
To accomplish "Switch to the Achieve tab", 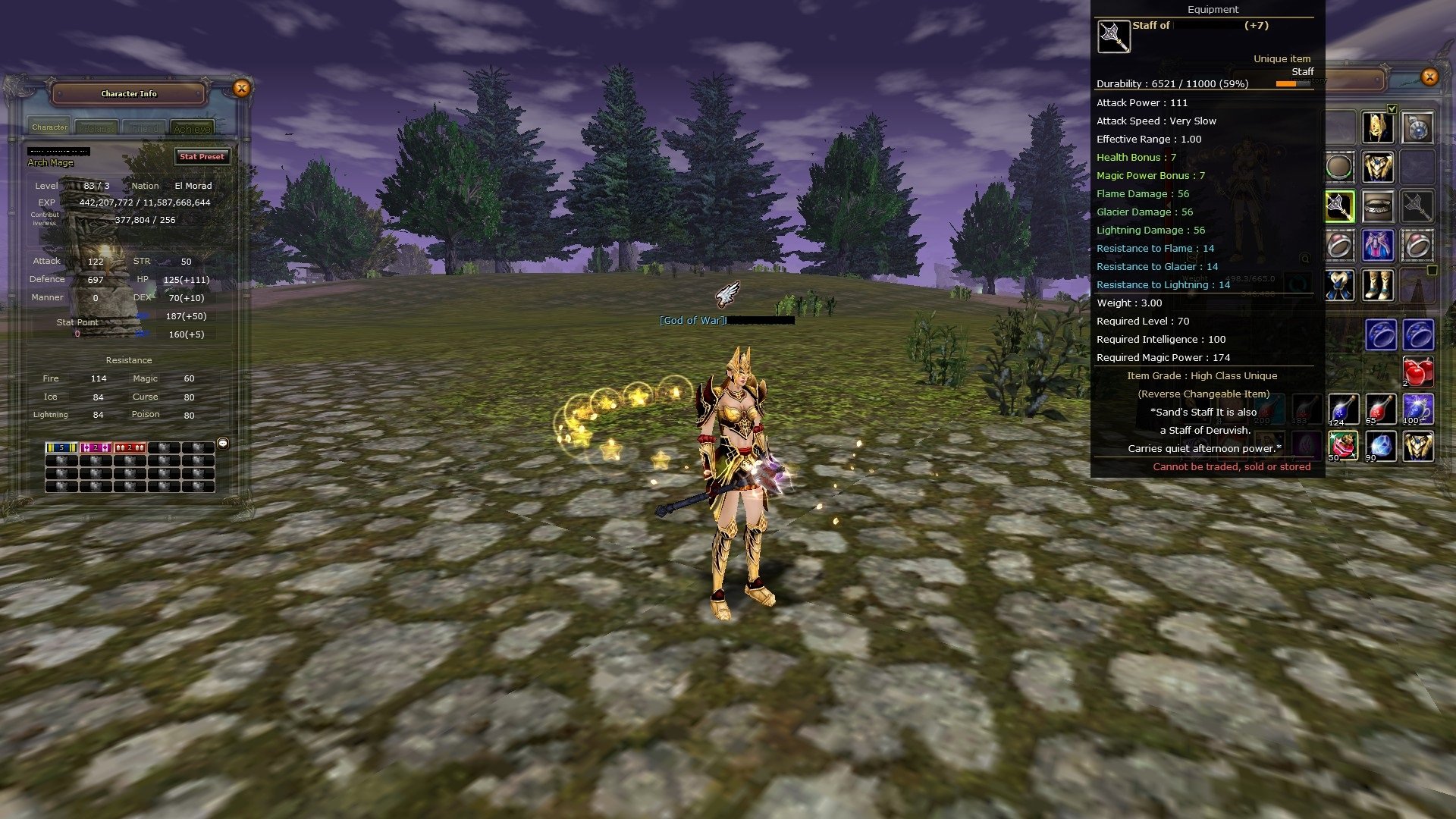I will coord(192,129).
